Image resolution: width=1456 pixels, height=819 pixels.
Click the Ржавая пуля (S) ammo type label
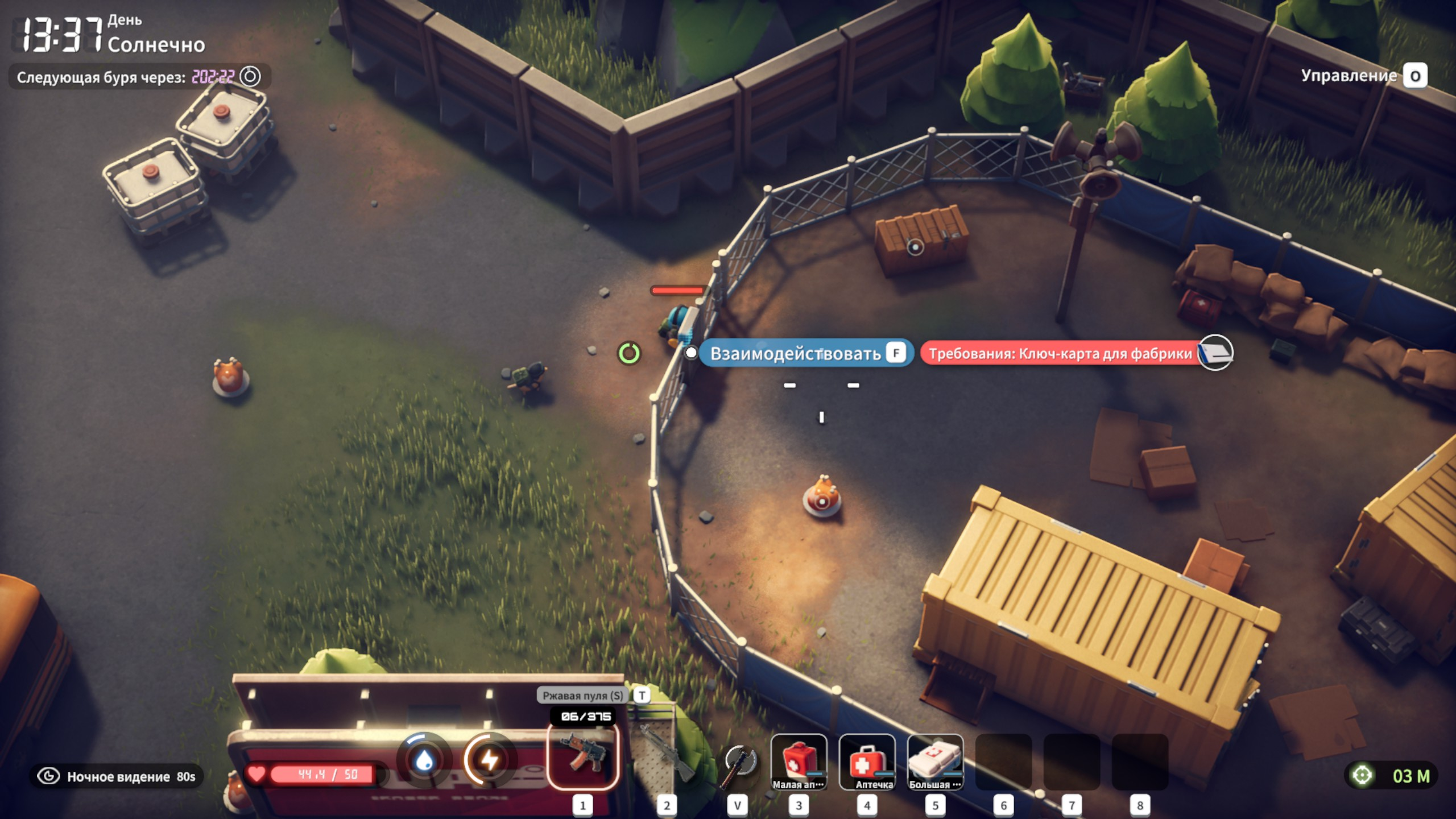(x=582, y=695)
